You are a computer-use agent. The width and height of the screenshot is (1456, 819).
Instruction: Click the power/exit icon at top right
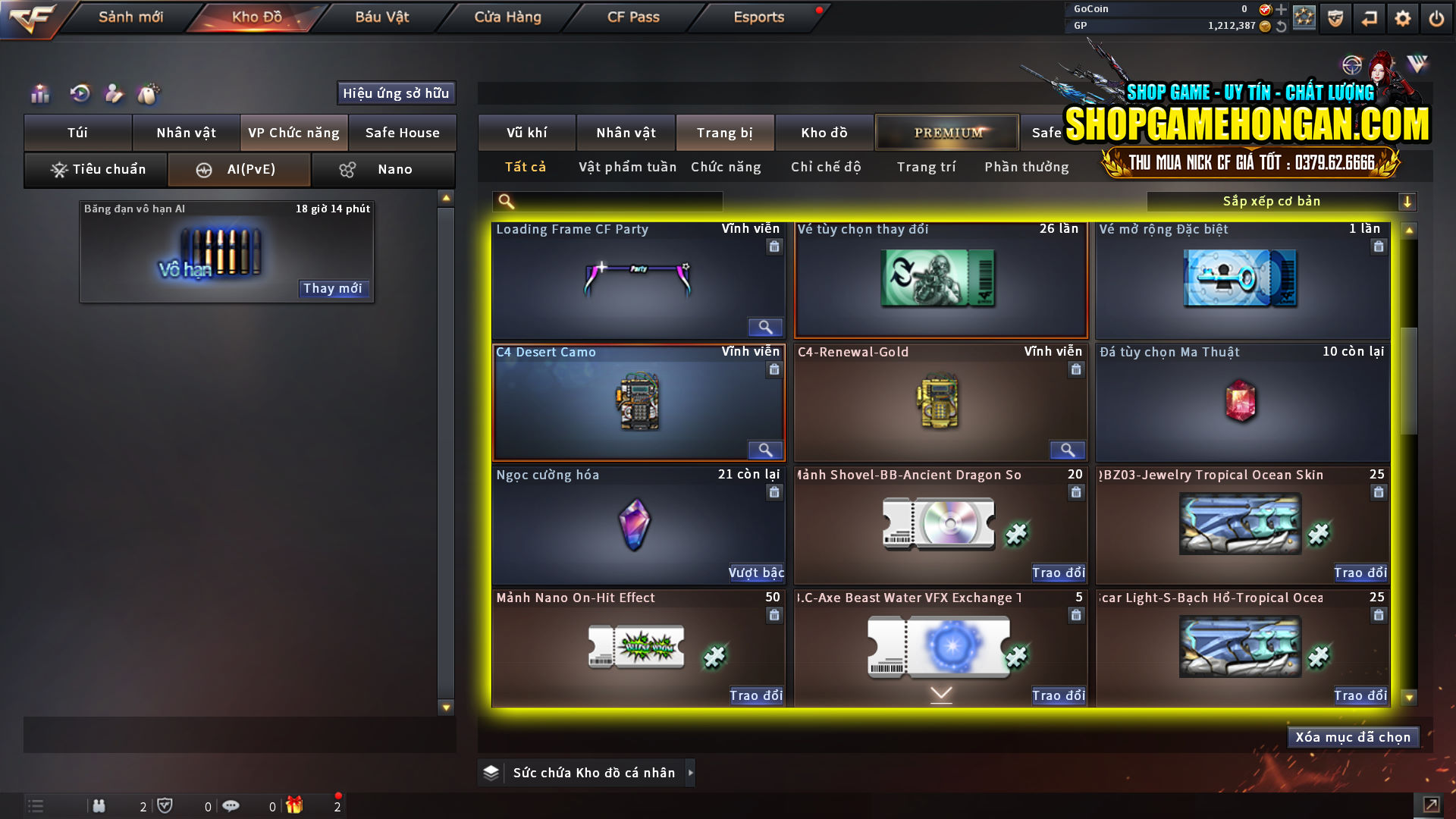(1436, 17)
